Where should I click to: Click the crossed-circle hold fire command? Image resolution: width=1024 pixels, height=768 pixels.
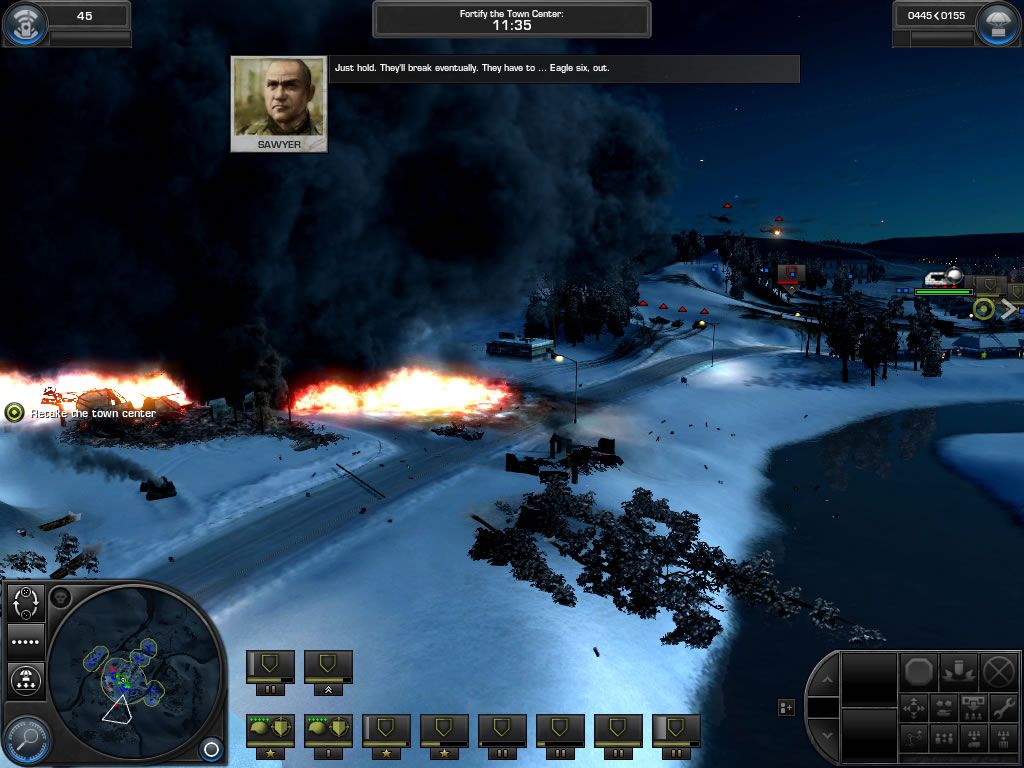click(x=998, y=669)
